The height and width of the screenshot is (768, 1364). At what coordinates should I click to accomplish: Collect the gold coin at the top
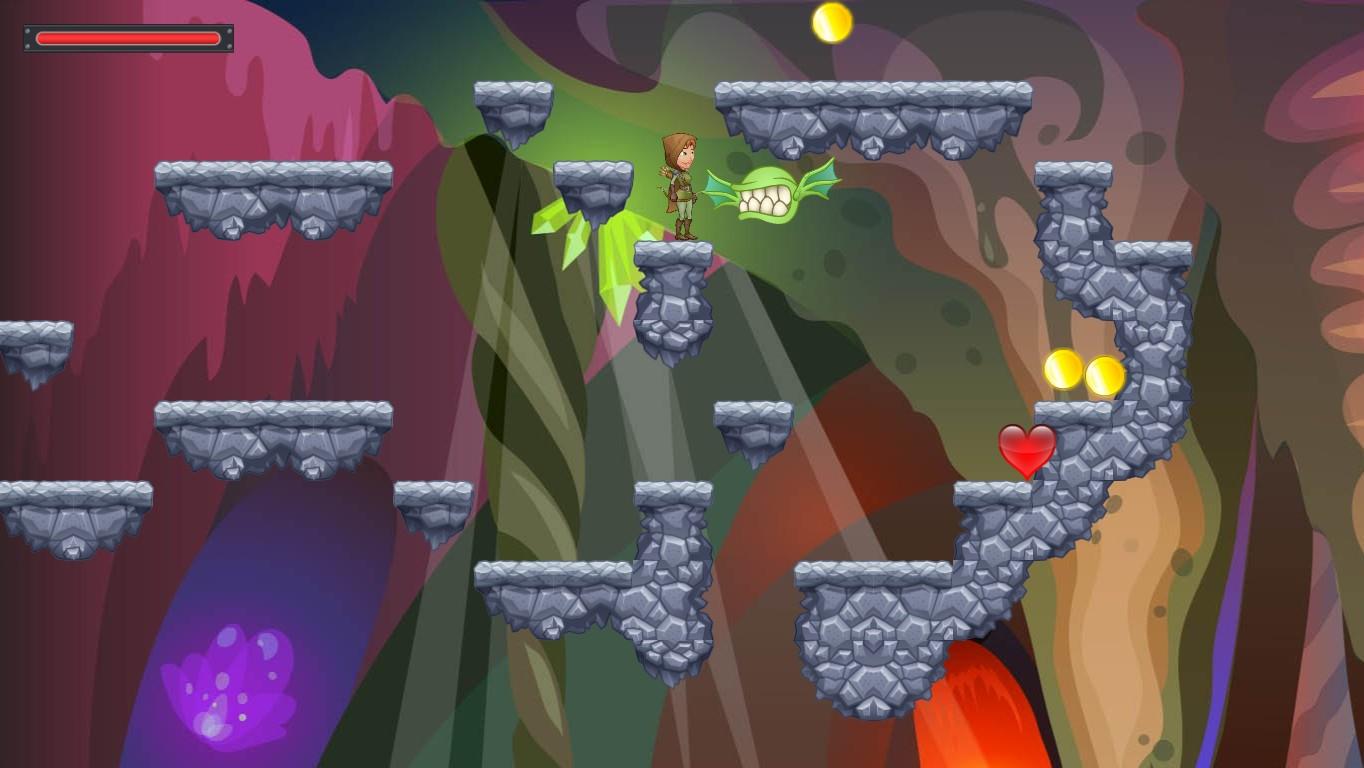(832, 22)
